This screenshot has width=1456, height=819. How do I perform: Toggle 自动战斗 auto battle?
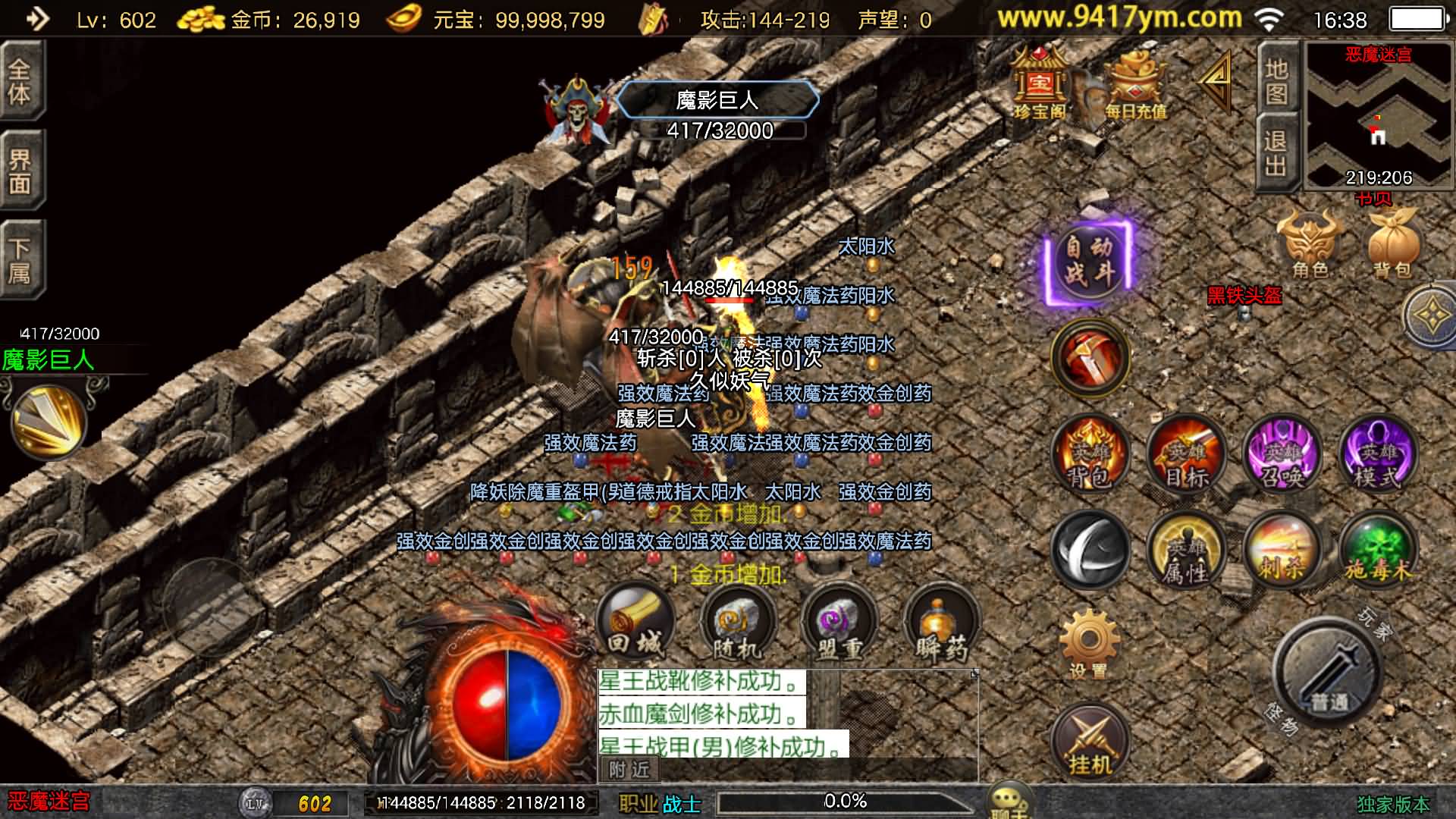(1089, 260)
